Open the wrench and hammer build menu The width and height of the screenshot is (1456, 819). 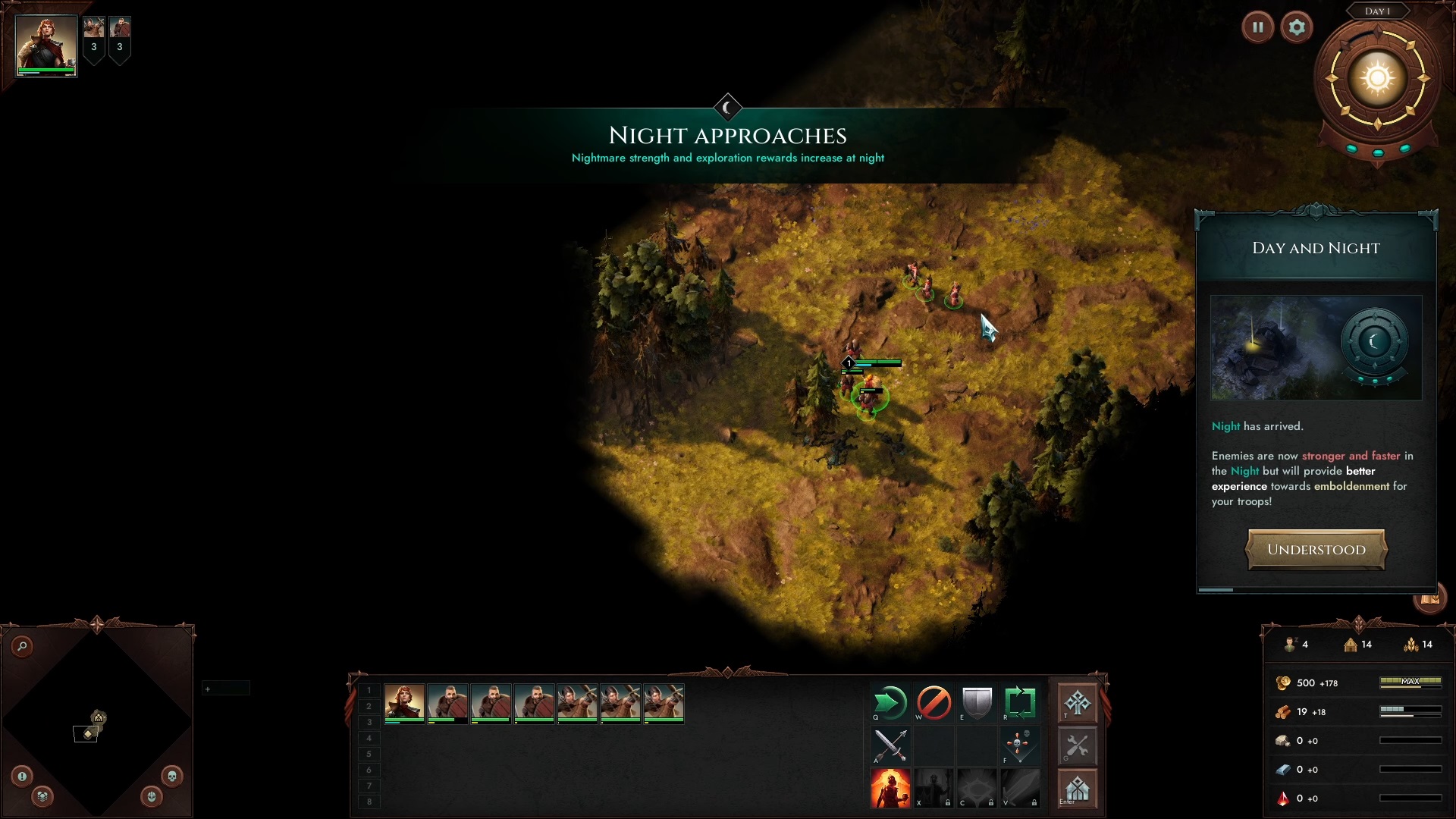tap(1078, 746)
